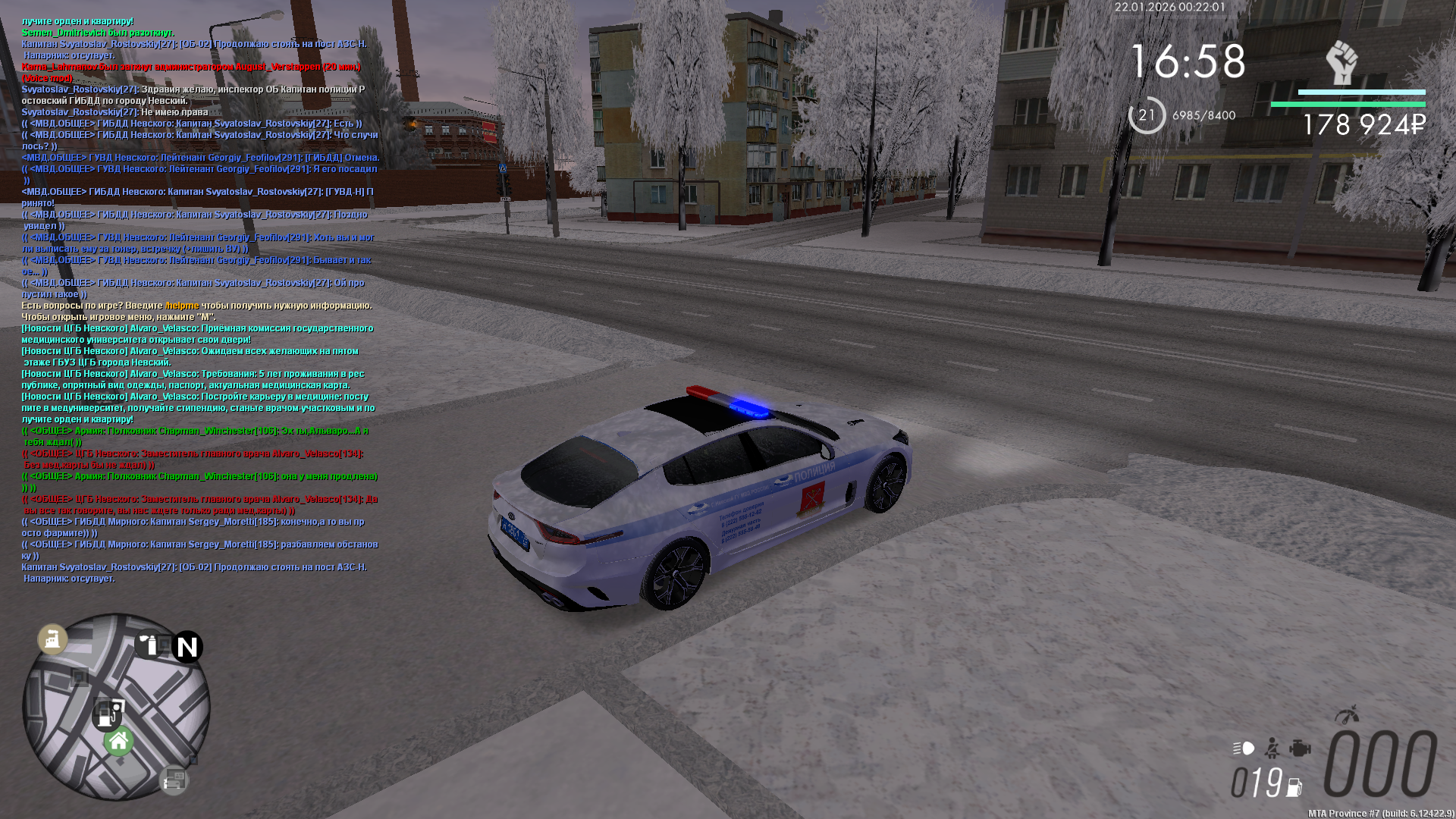This screenshot has width=1456, height=819.
Task: Select the gas station marker on minimap
Action: click(106, 714)
